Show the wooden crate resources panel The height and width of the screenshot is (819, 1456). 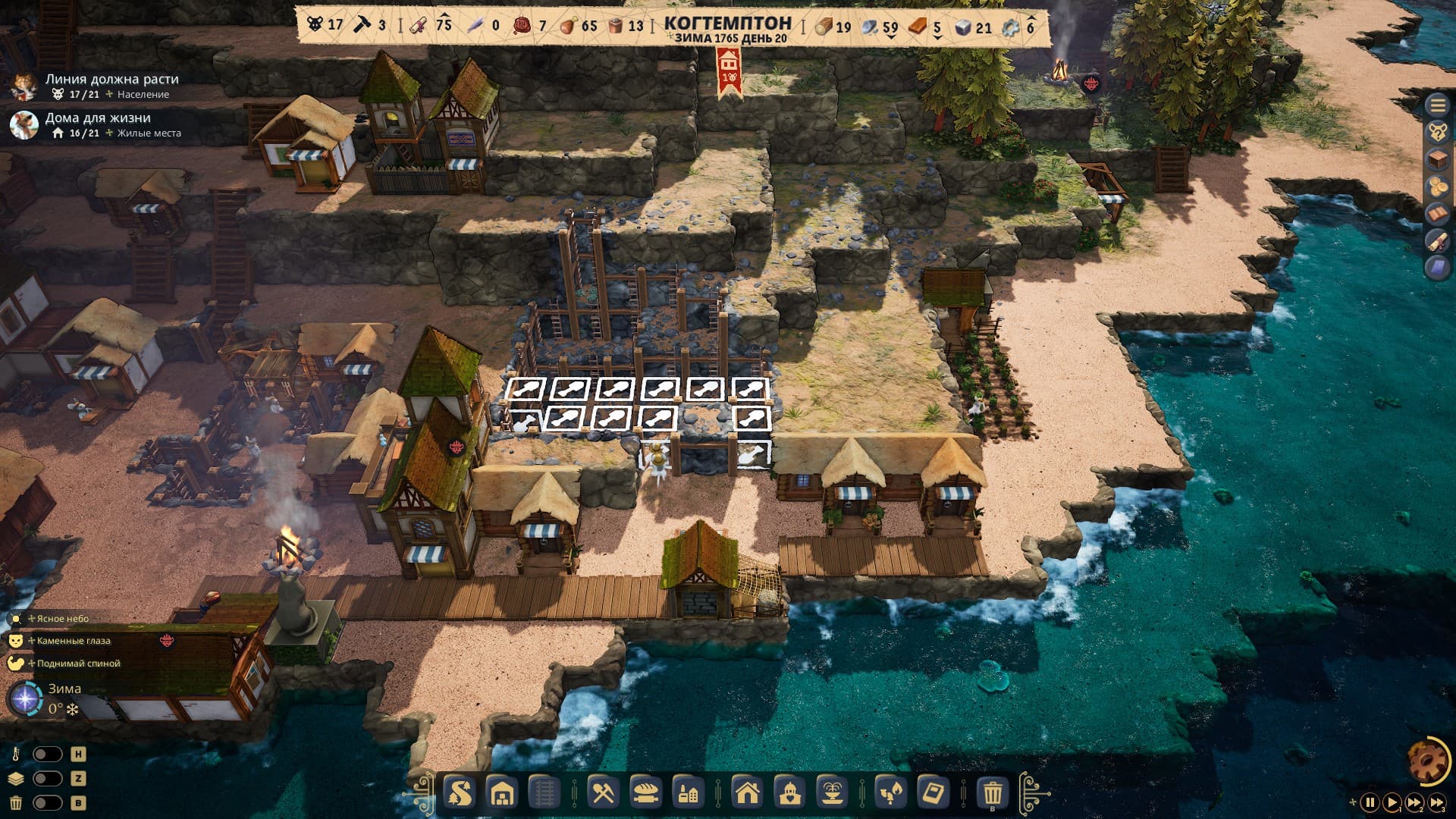pos(1437,159)
